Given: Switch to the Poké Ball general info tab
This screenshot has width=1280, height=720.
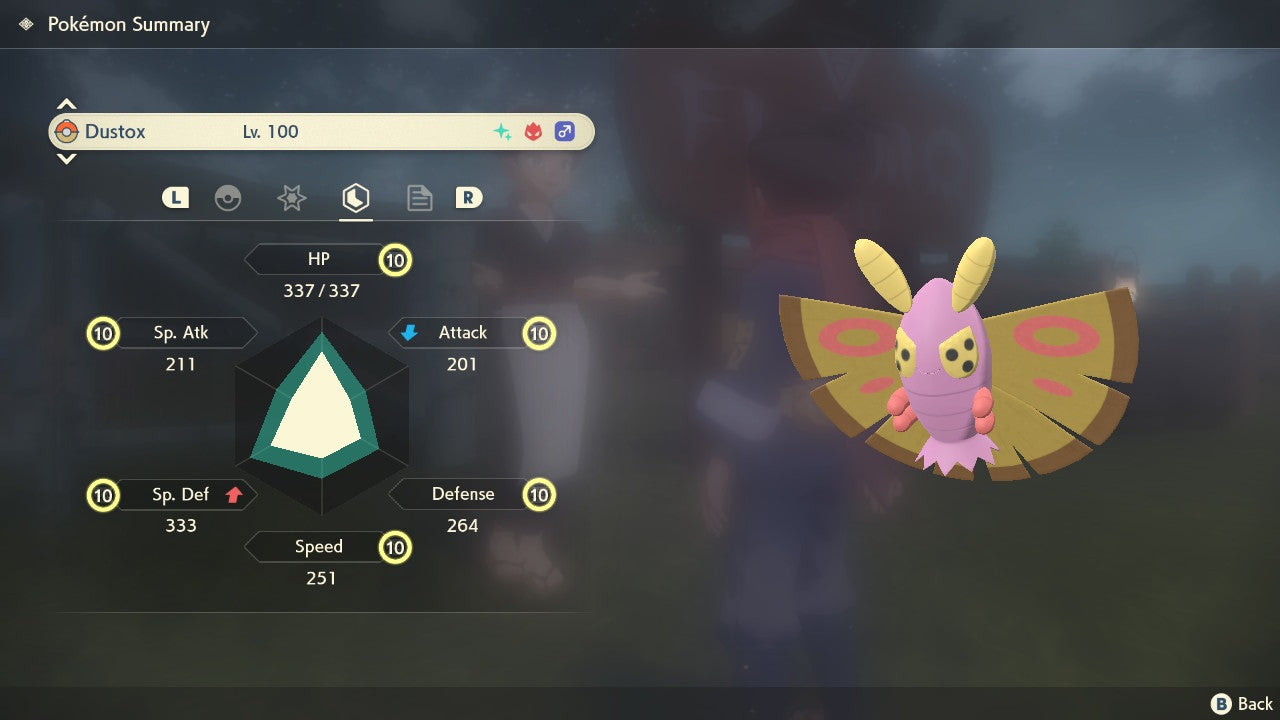Looking at the screenshot, I should tap(228, 198).
